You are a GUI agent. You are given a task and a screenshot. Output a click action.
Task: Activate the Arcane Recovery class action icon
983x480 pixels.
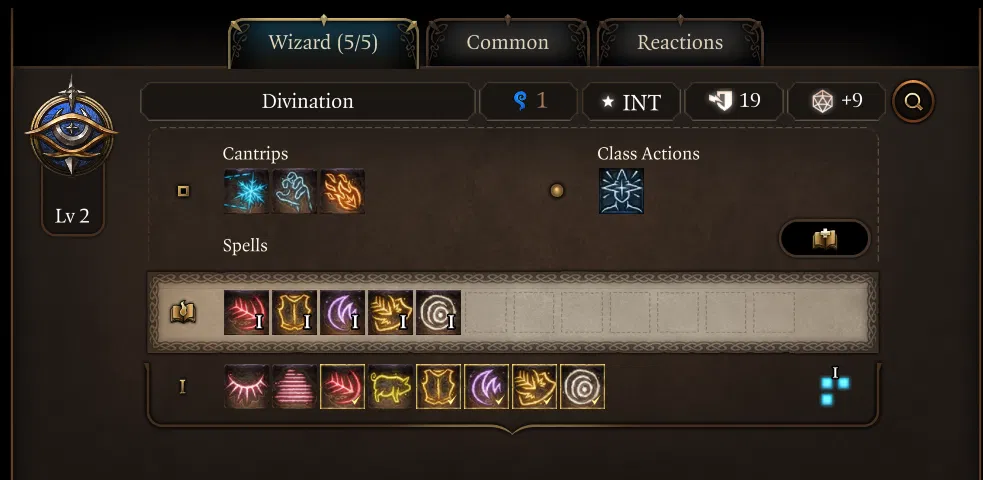point(621,191)
